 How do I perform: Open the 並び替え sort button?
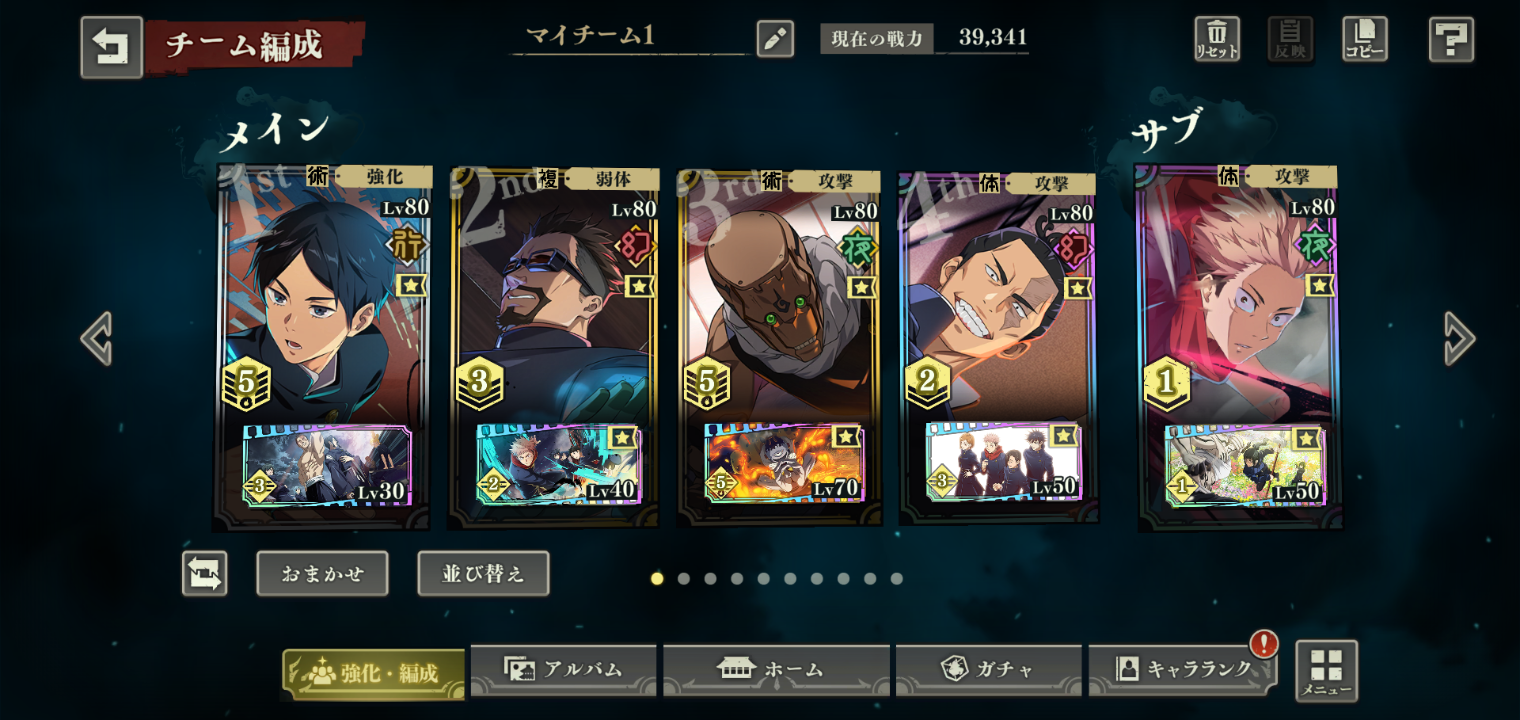pos(483,574)
